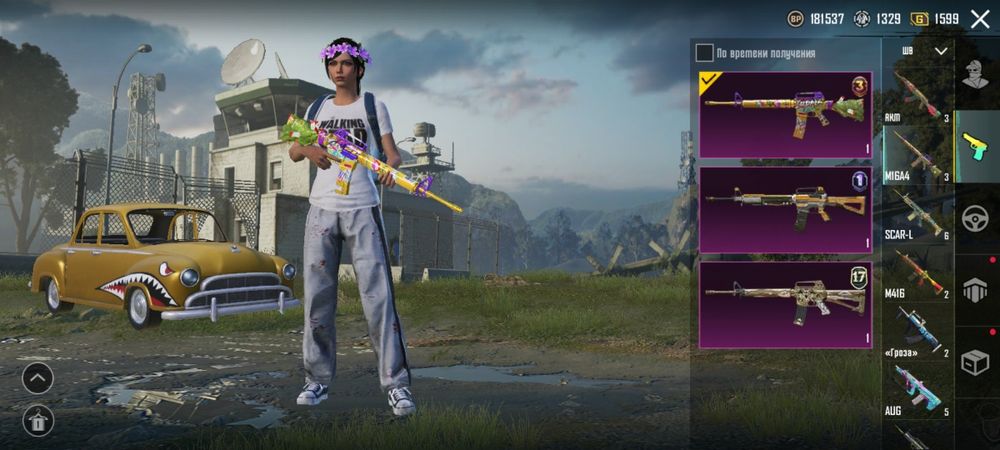Viewport: 1000px width, 450px height.
Task: Expand the up-arrow circle button
Action: coord(38,378)
